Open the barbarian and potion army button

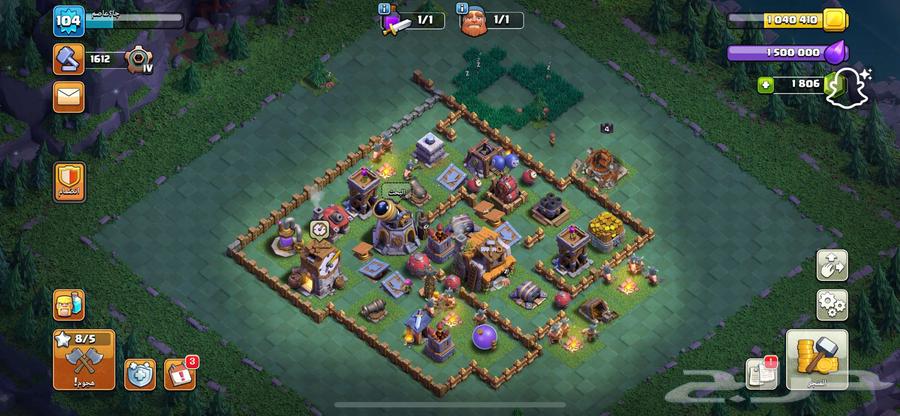(x=69, y=305)
